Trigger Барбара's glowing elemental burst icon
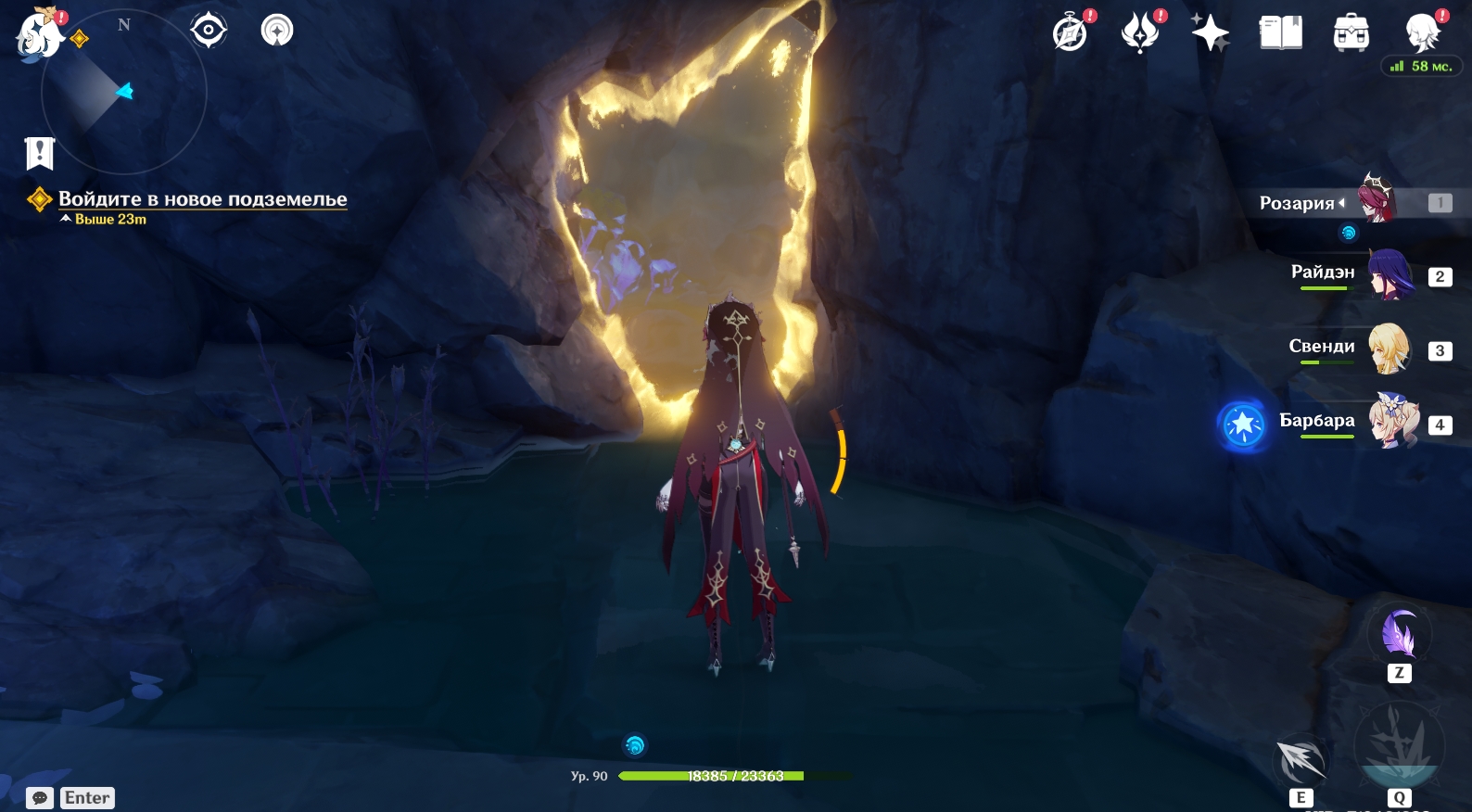This screenshot has width=1472, height=812. coord(1243,425)
